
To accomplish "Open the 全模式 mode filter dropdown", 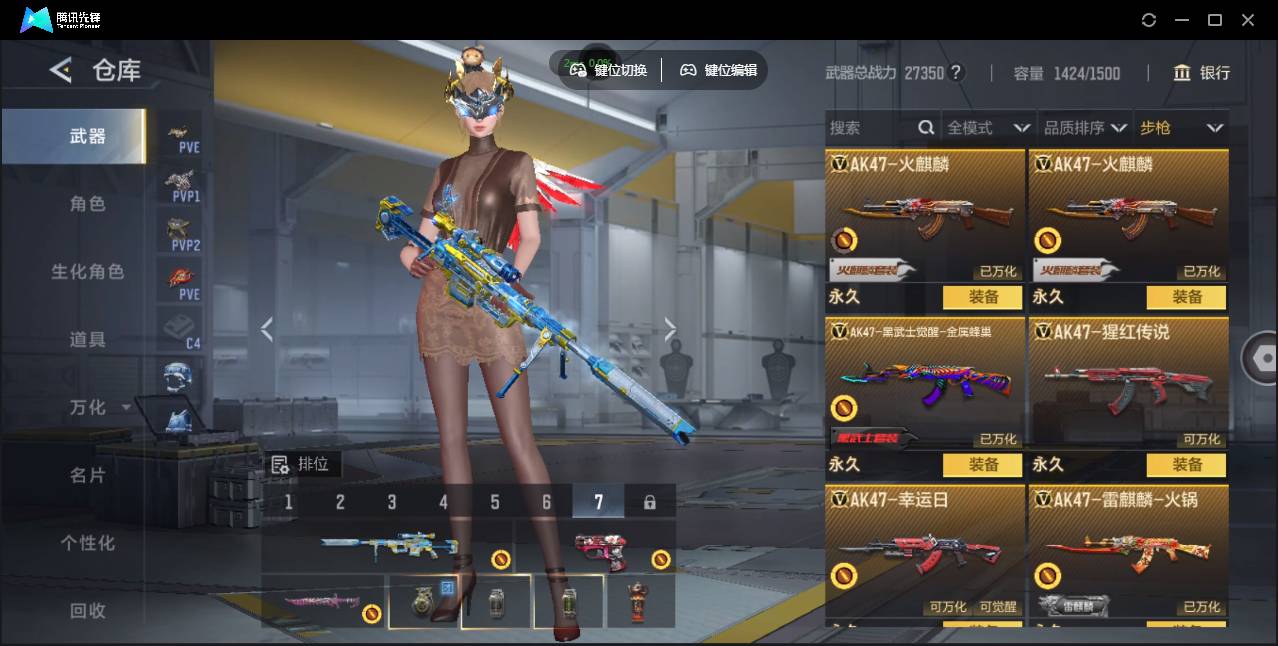I will (x=988, y=128).
